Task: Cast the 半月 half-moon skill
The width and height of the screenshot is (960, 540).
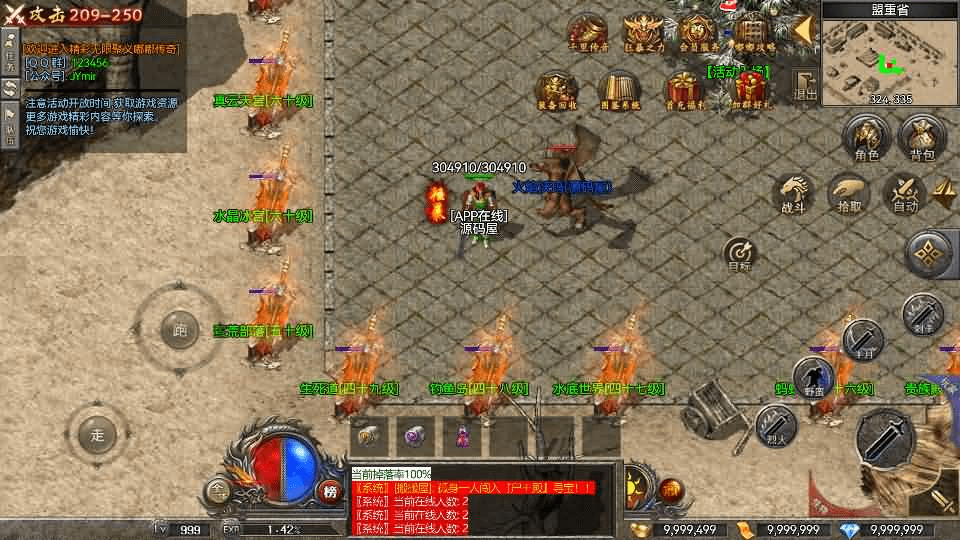Action: tap(861, 340)
